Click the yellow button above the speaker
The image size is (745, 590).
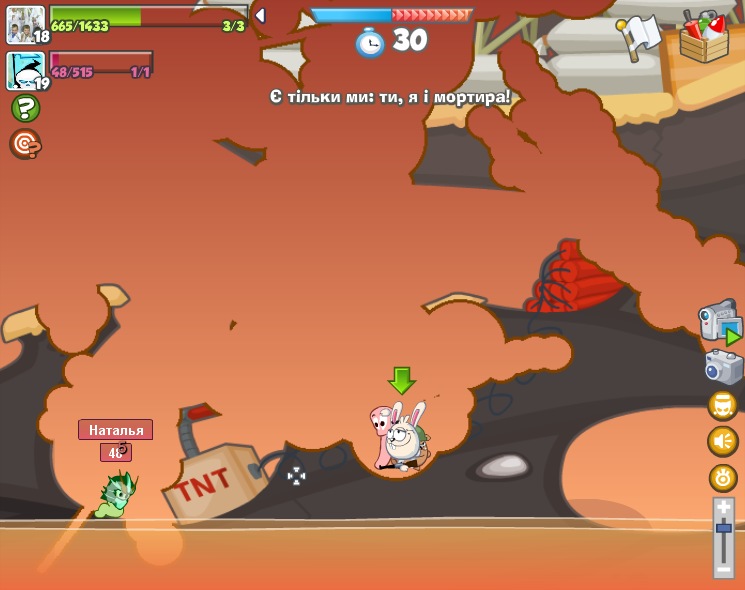[723, 405]
